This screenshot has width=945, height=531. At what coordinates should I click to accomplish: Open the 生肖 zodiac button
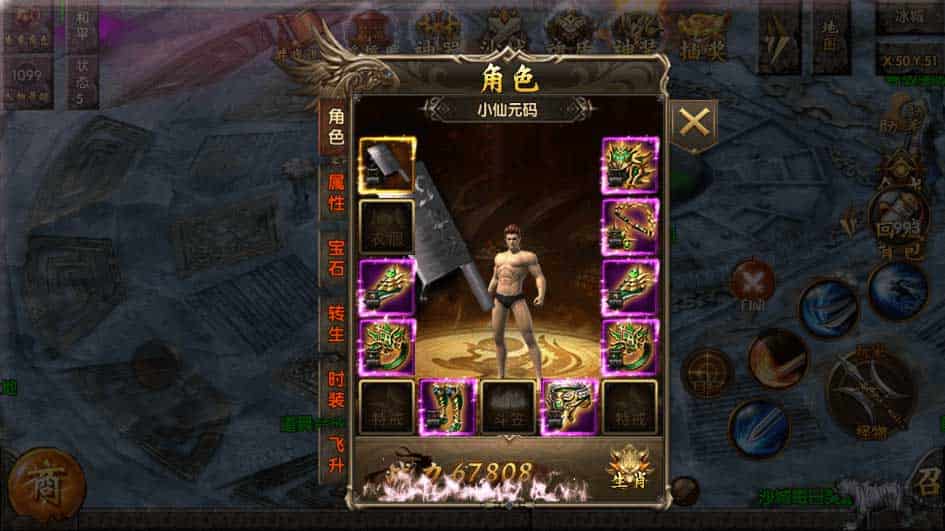pyautogui.click(x=628, y=467)
